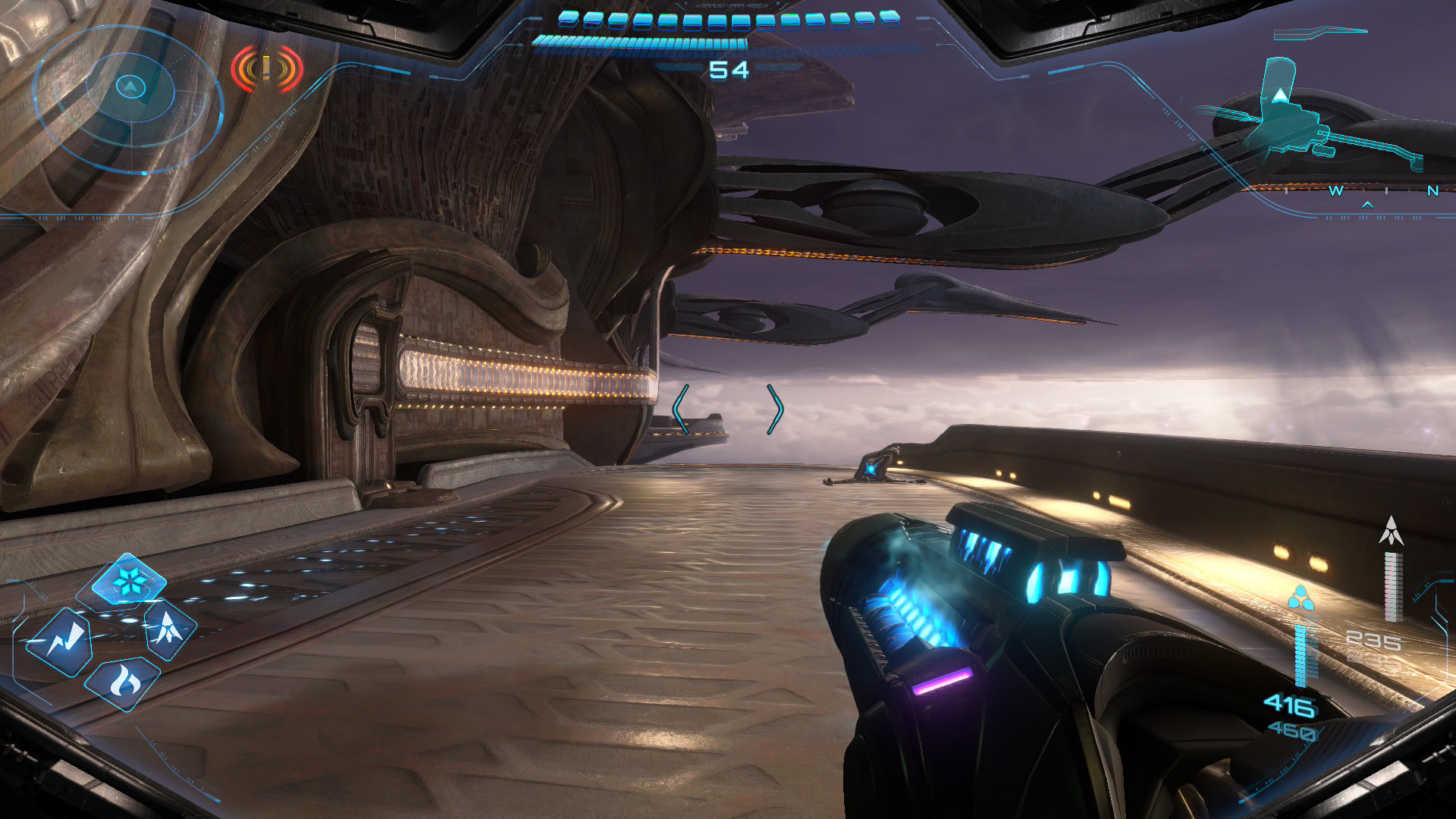Choose the missile icon in the weapon selector
1456x819 pixels.
point(168,629)
